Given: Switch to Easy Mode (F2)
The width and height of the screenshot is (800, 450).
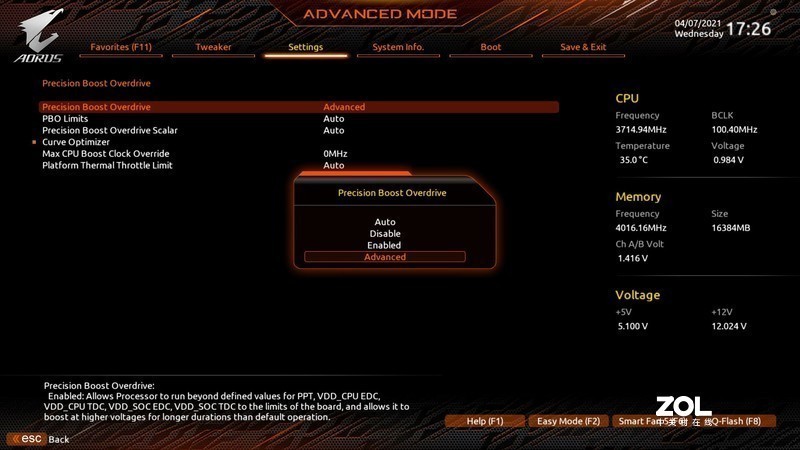Looking at the screenshot, I should 568,422.
